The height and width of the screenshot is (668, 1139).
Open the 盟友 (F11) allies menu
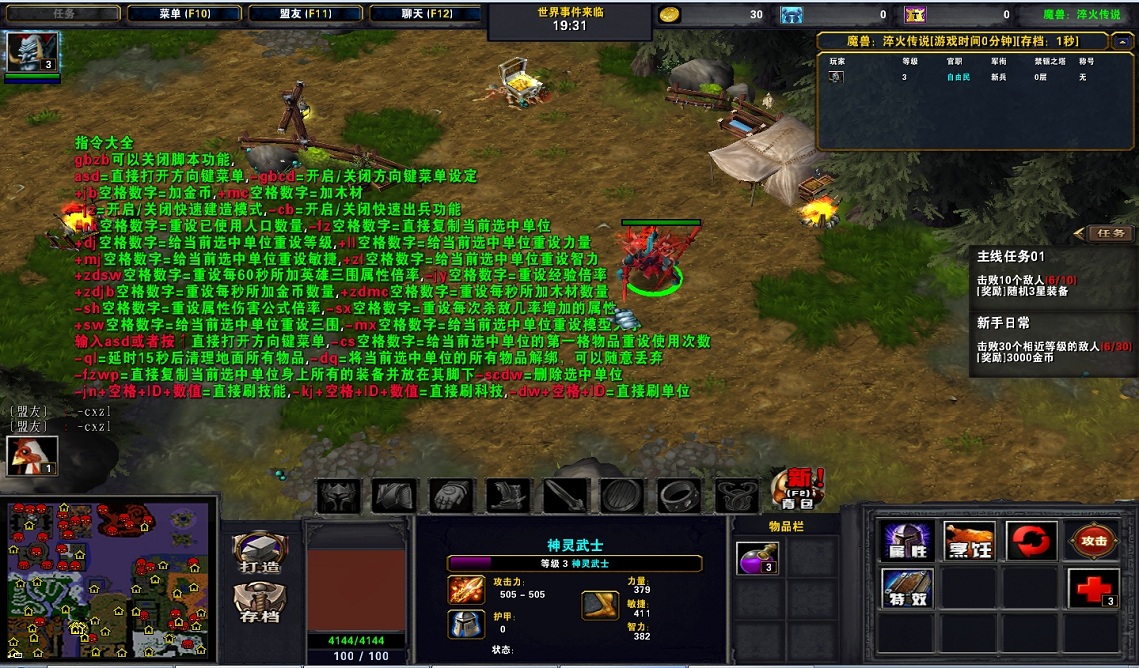[x=304, y=14]
